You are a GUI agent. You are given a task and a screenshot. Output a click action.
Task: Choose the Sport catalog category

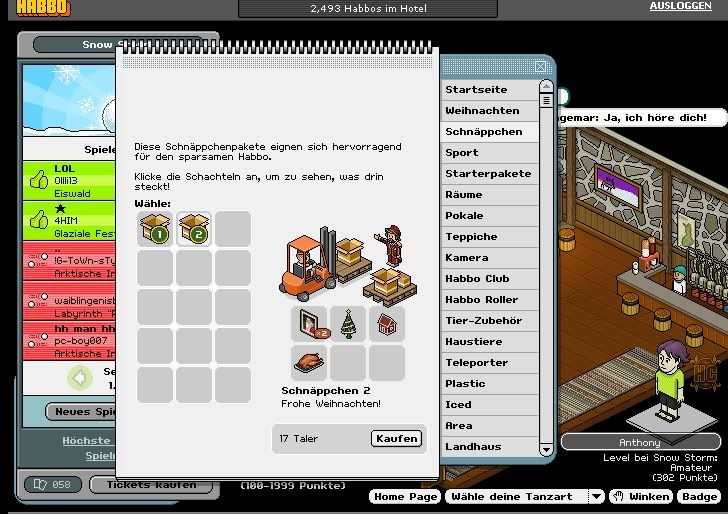point(462,153)
